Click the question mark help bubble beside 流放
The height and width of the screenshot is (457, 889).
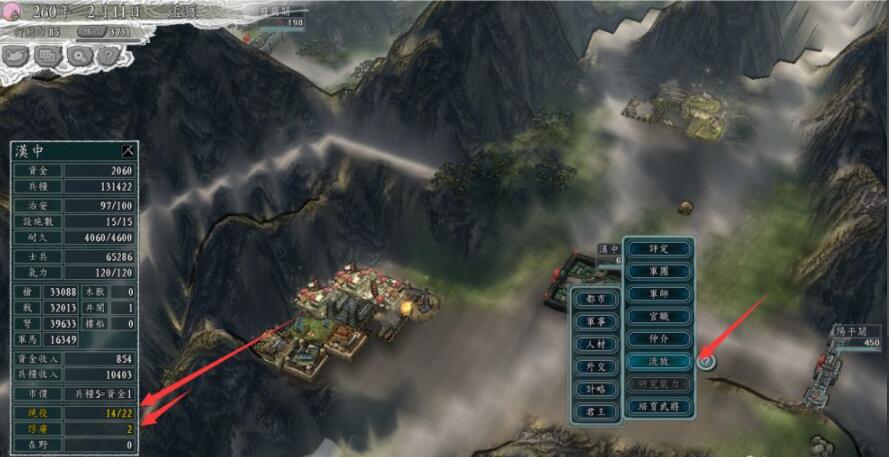coord(706,361)
